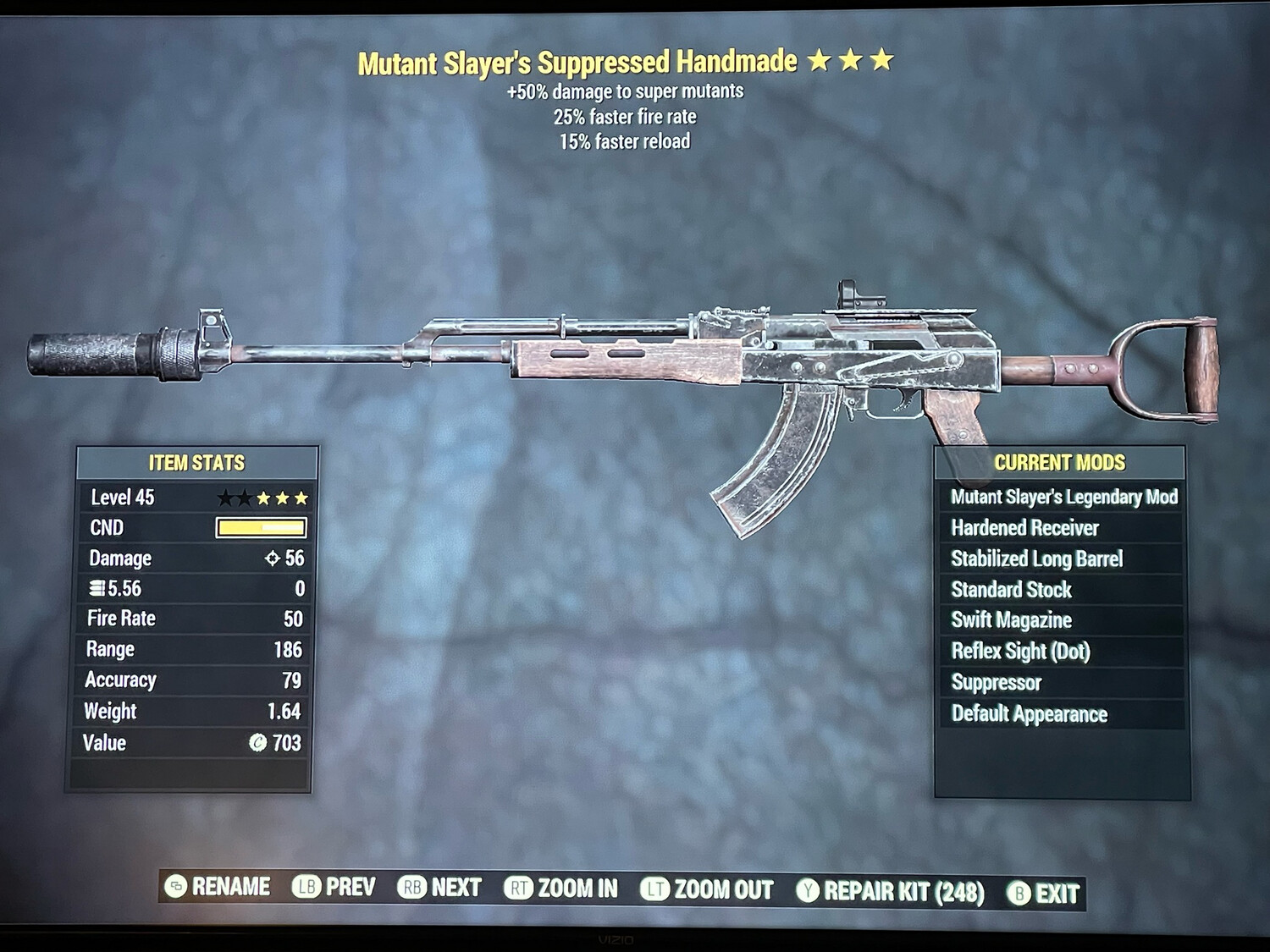Select the Default Appearance entry

point(1029,714)
